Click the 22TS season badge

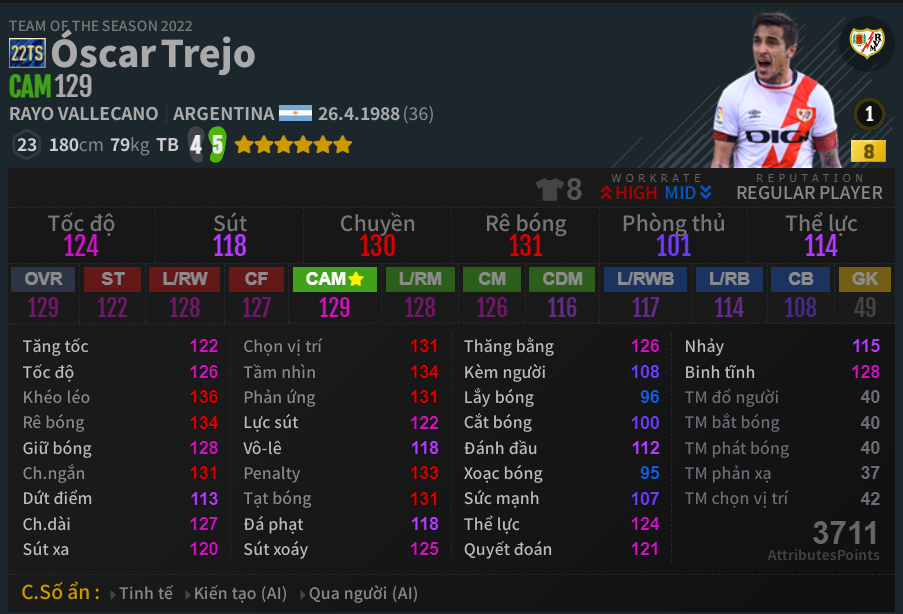[27, 54]
